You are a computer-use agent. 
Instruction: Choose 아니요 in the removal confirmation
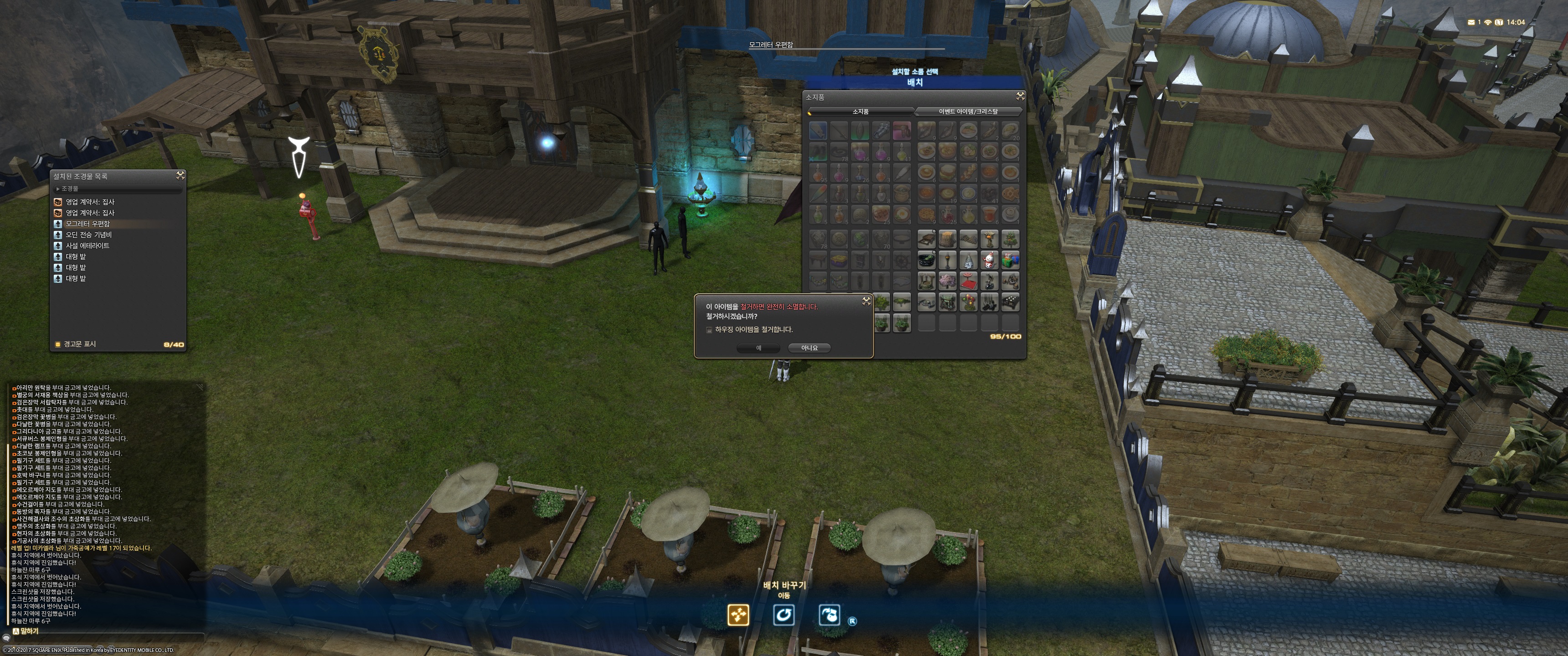[809, 348]
